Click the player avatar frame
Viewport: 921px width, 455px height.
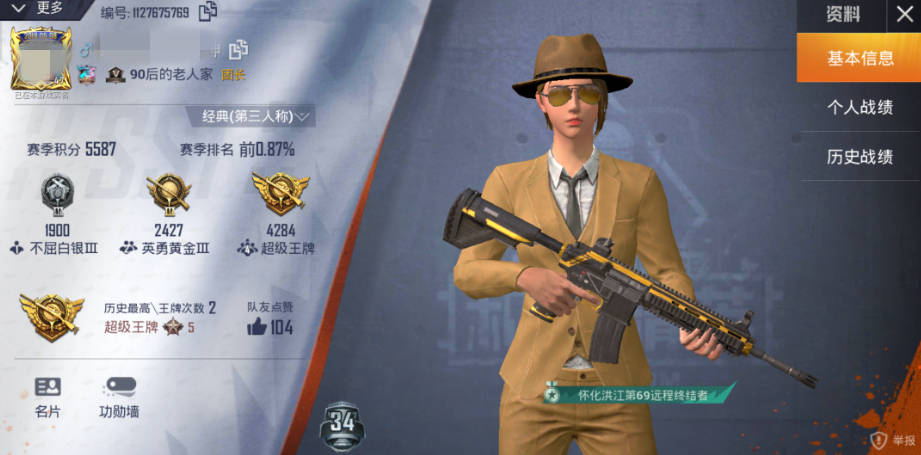[41, 61]
